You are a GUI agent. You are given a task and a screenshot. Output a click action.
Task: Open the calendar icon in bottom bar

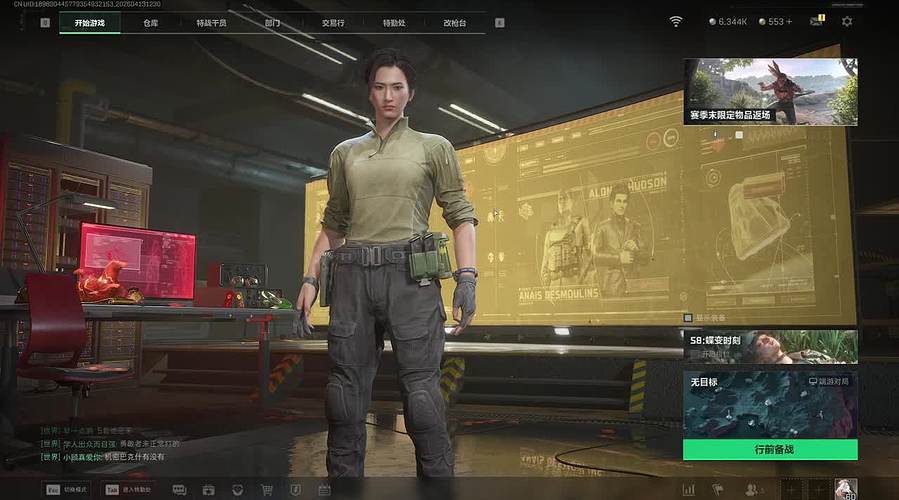[x=324, y=490]
